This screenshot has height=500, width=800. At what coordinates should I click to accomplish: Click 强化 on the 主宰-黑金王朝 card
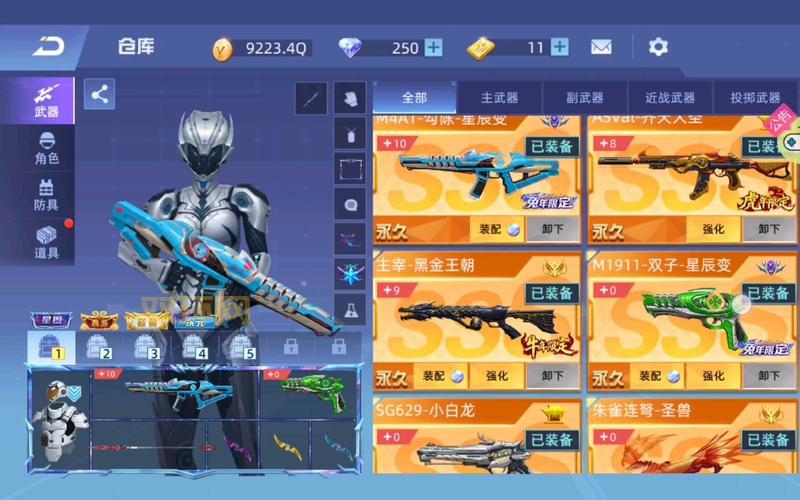coord(497,376)
